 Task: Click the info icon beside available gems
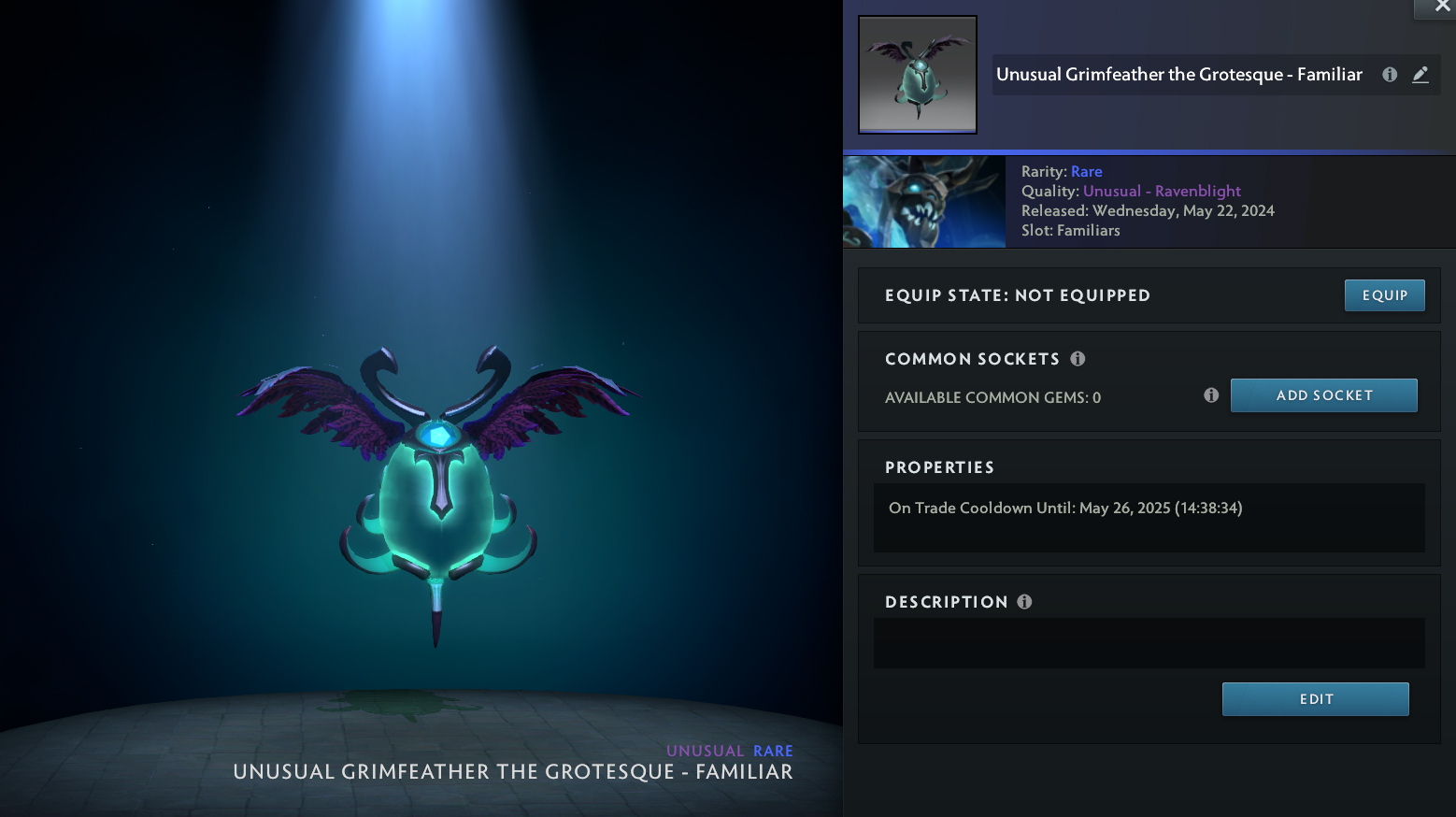[x=1211, y=395]
